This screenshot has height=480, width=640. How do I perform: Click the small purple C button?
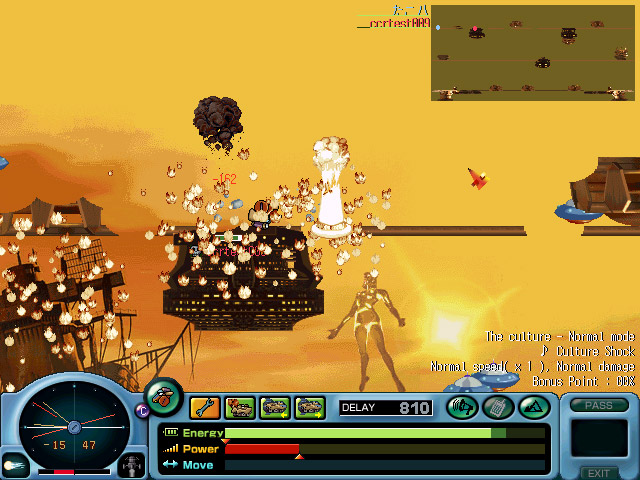(142, 409)
